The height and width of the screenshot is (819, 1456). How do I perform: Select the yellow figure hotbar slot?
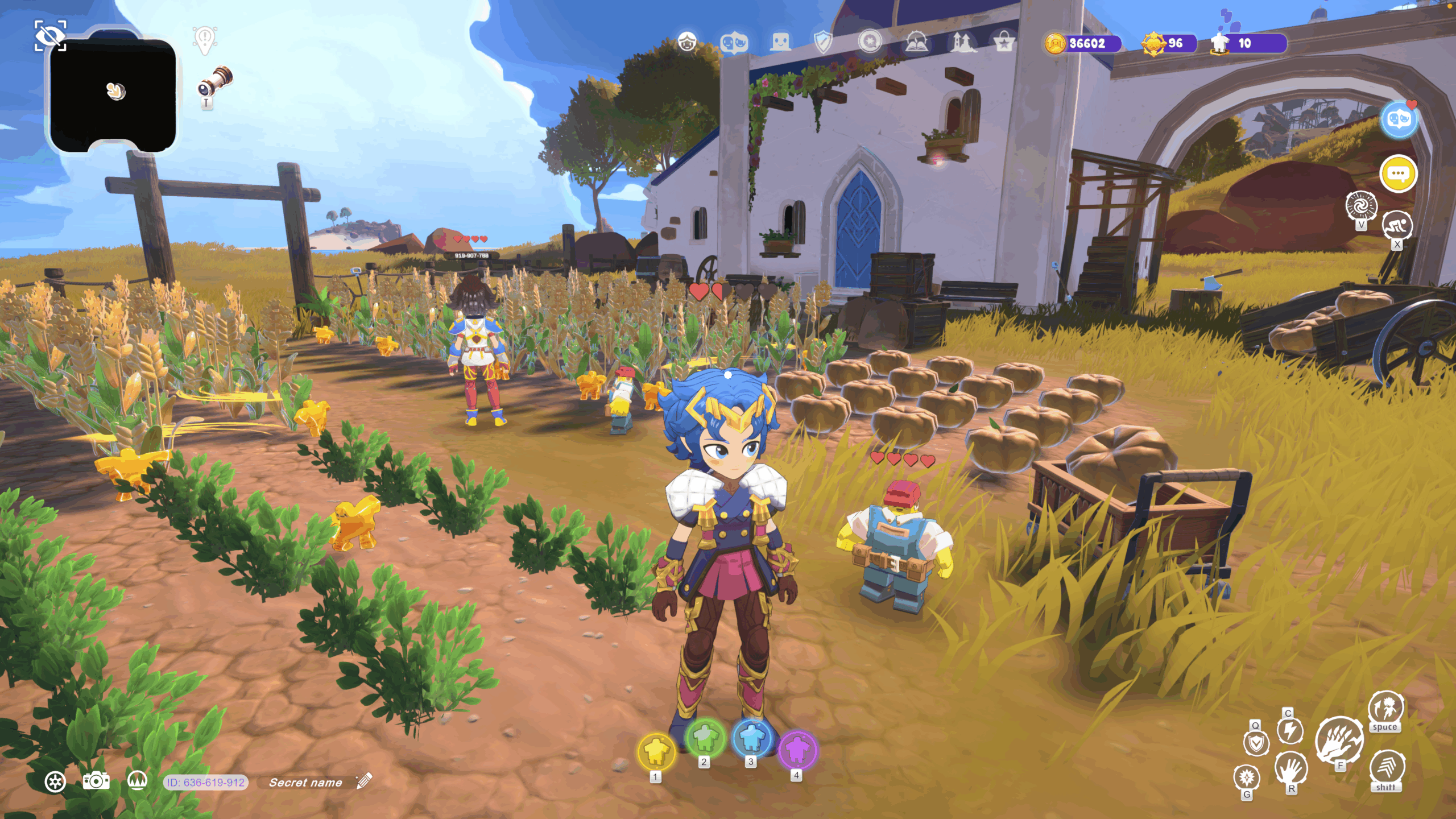656,751
